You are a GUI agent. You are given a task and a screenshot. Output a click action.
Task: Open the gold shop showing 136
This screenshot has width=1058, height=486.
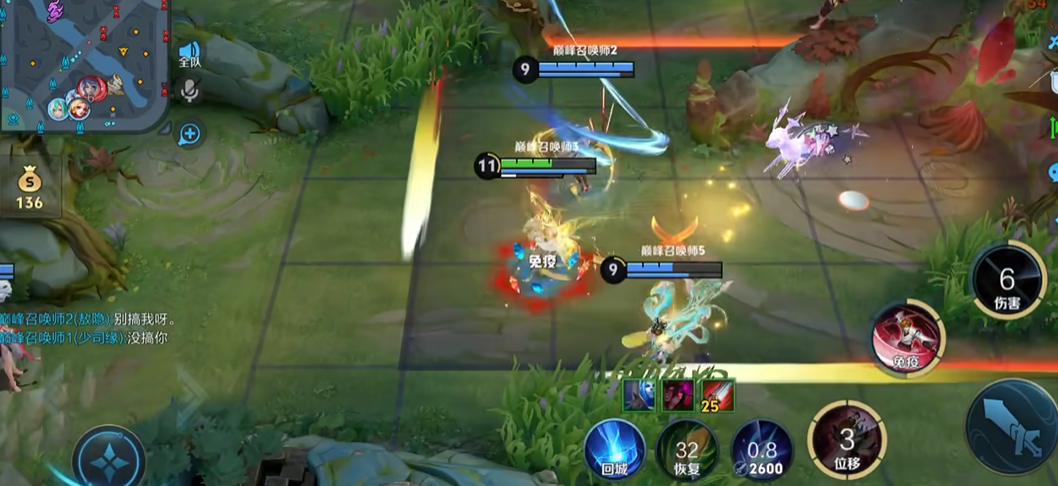coord(30,187)
